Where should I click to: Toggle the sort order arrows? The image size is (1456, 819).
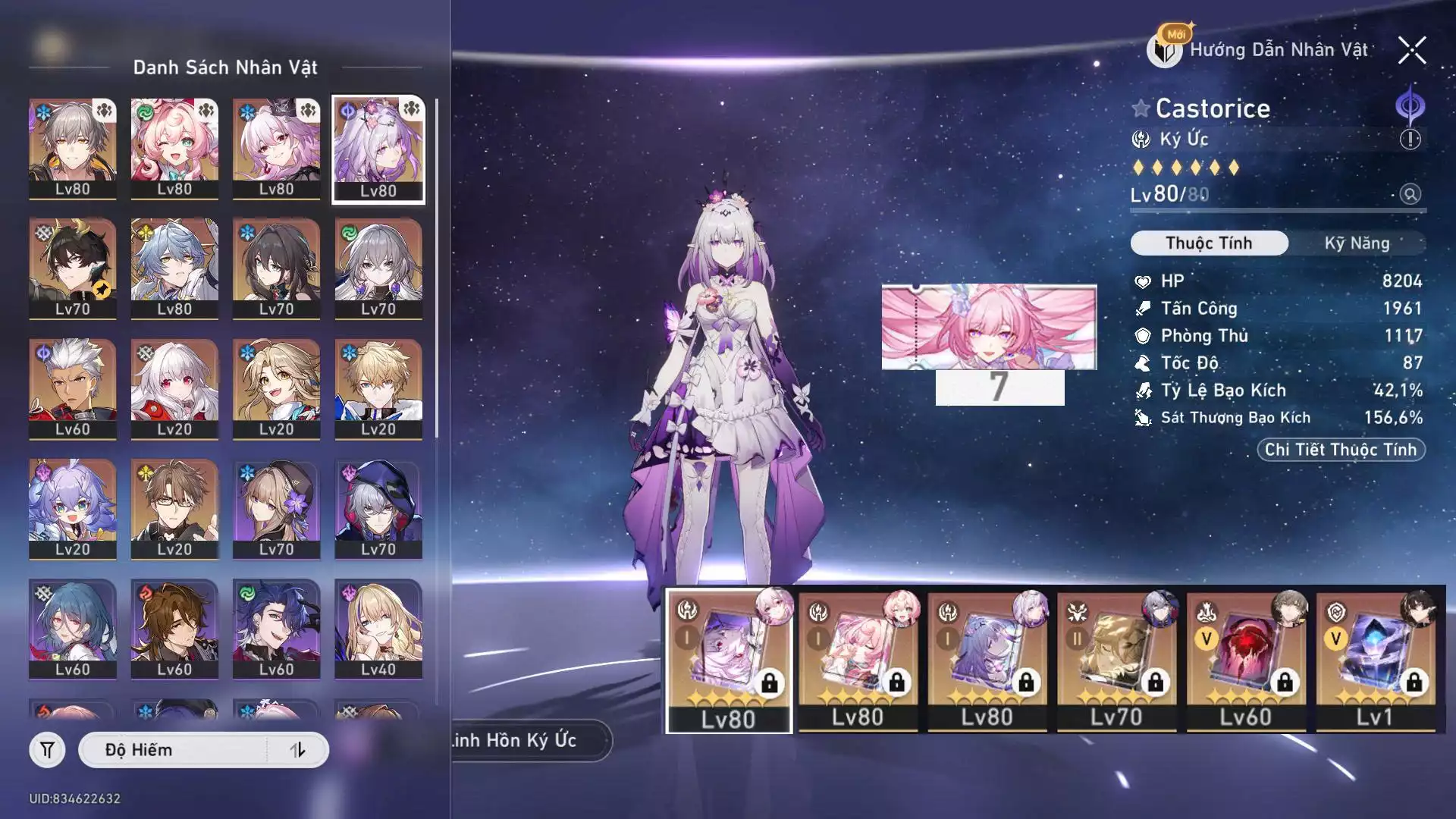coord(297,750)
